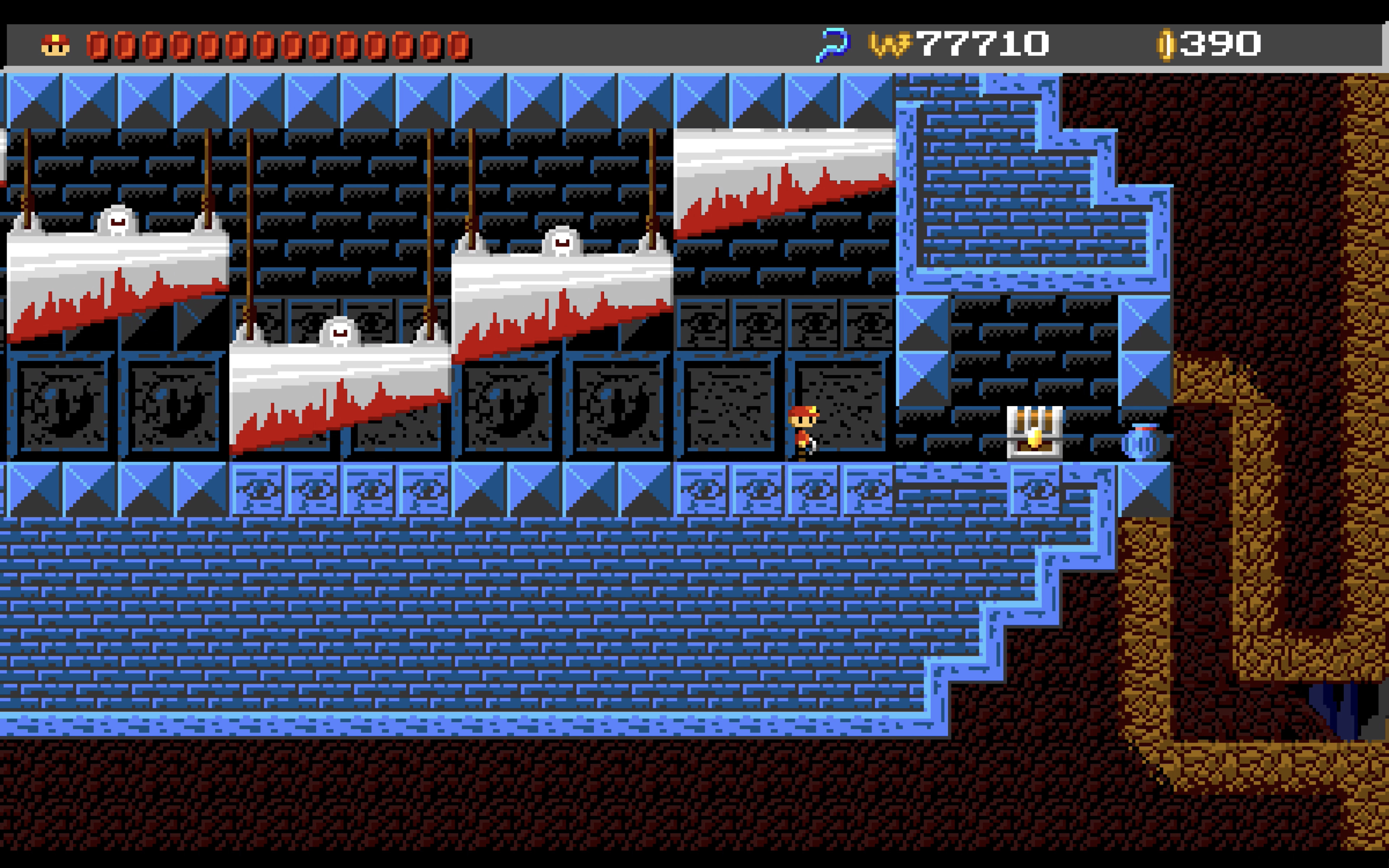Click the mushroom icon in the HUD
1389x868 pixels.
(x=55, y=44)
